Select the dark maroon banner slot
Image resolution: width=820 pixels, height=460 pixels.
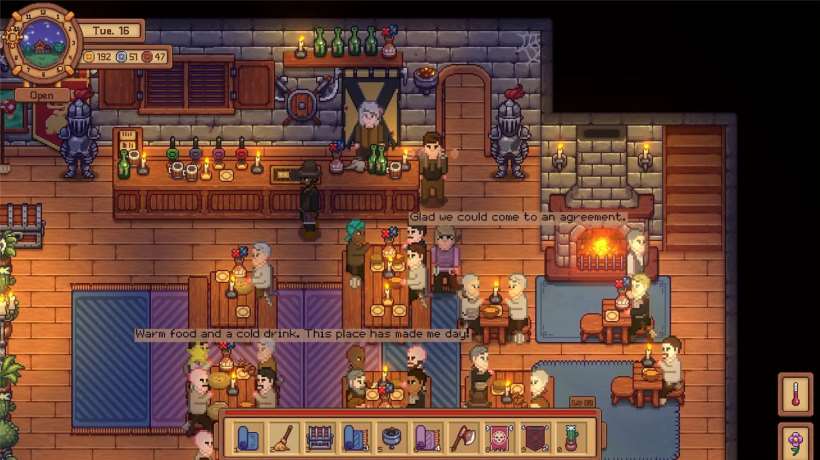[x=533, y=437]
